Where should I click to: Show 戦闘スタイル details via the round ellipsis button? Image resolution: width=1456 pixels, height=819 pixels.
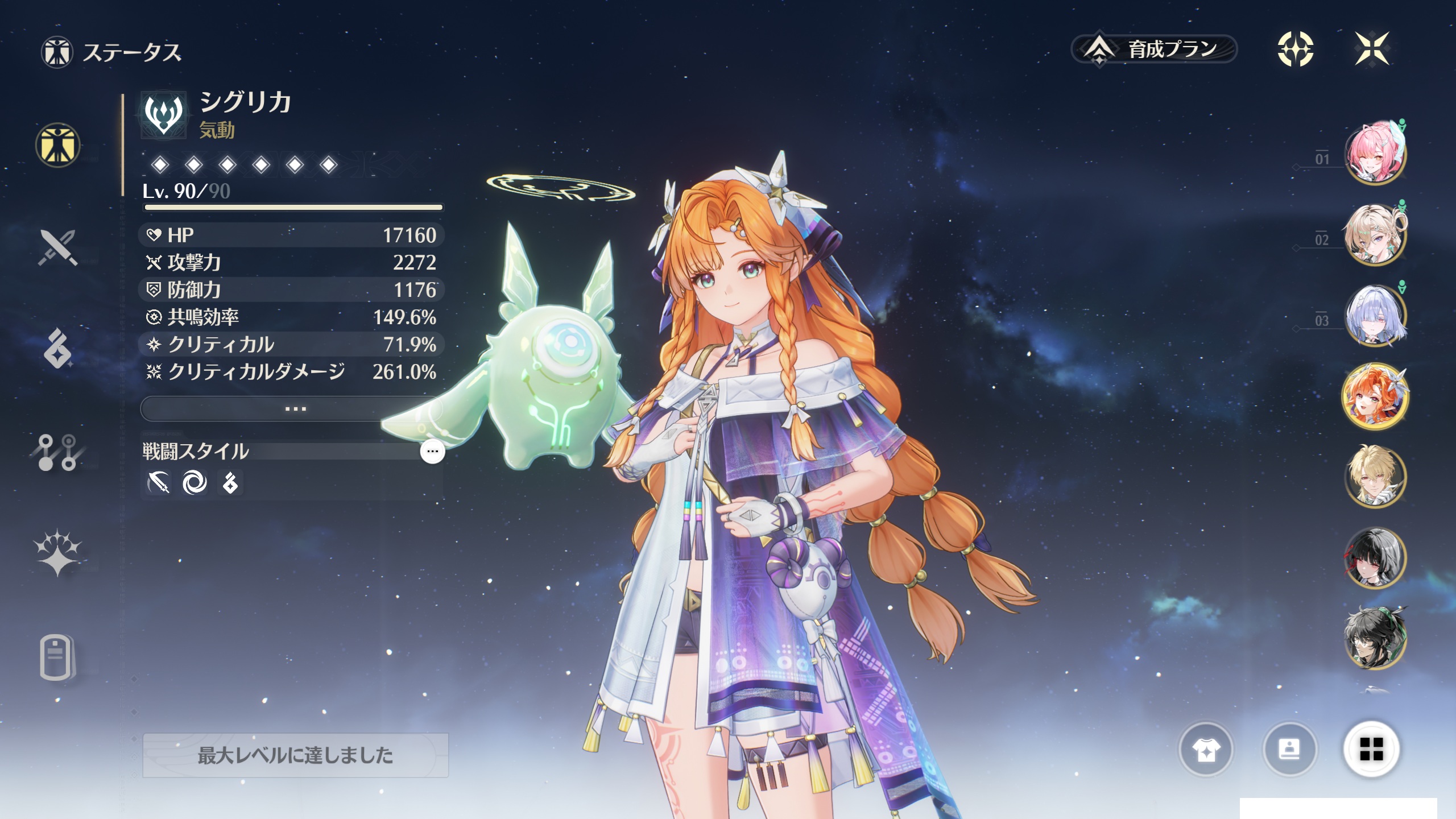tap(432, 452)
